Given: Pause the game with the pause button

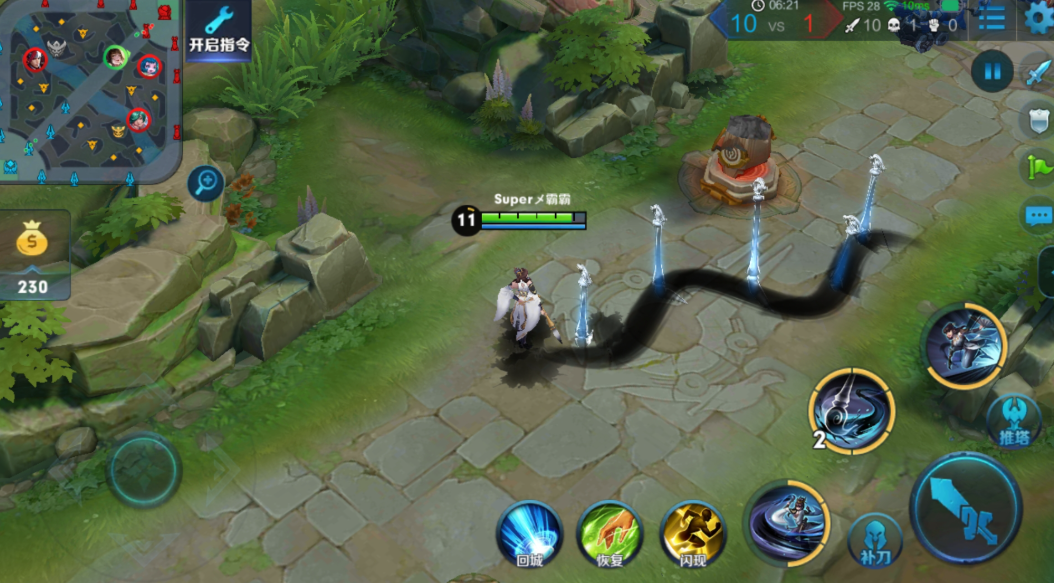Looking at the screenshot, I should click(x=991, y=72).
